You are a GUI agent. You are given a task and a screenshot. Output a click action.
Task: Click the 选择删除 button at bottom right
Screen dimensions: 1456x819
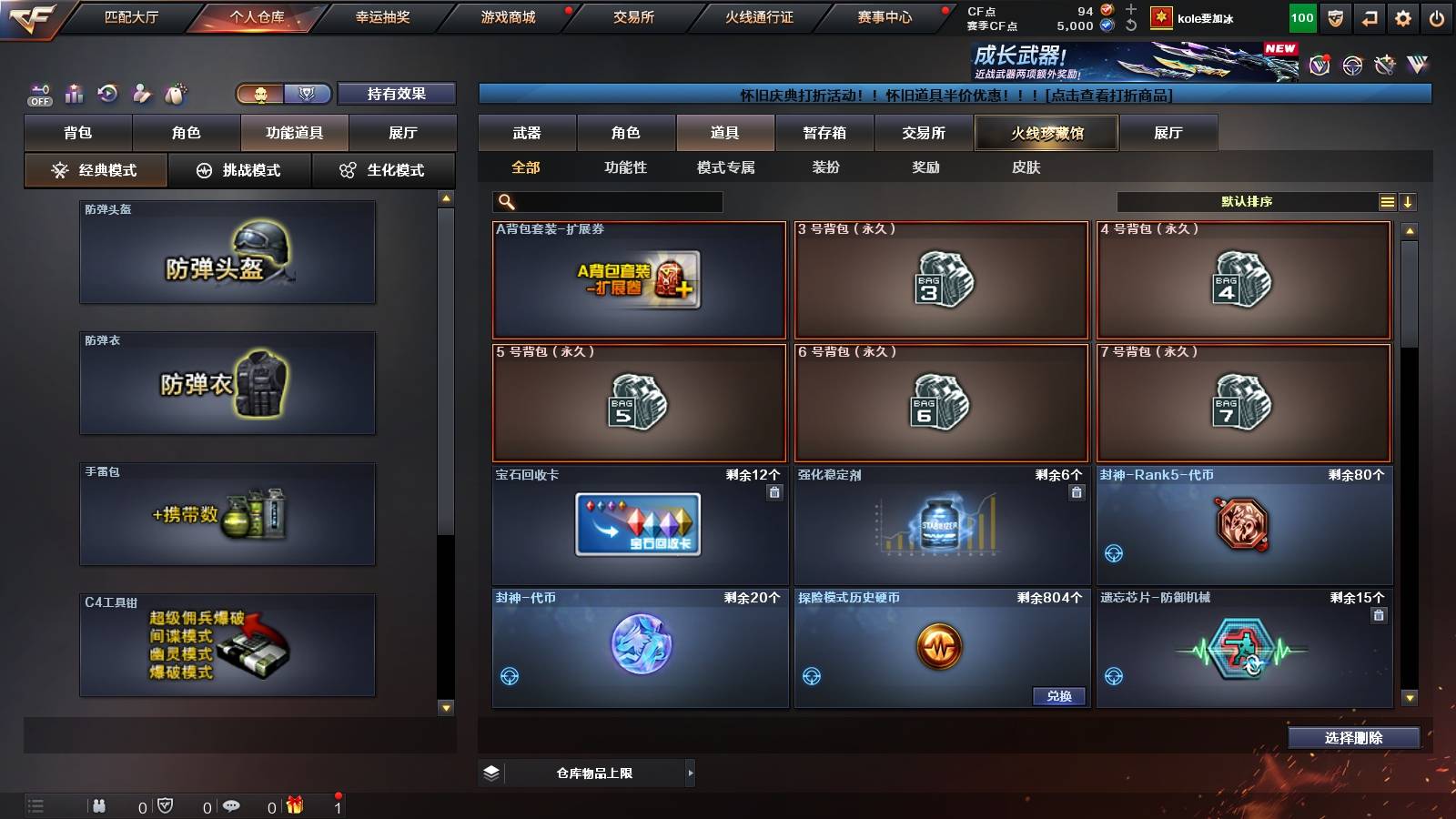[1353, 738]
